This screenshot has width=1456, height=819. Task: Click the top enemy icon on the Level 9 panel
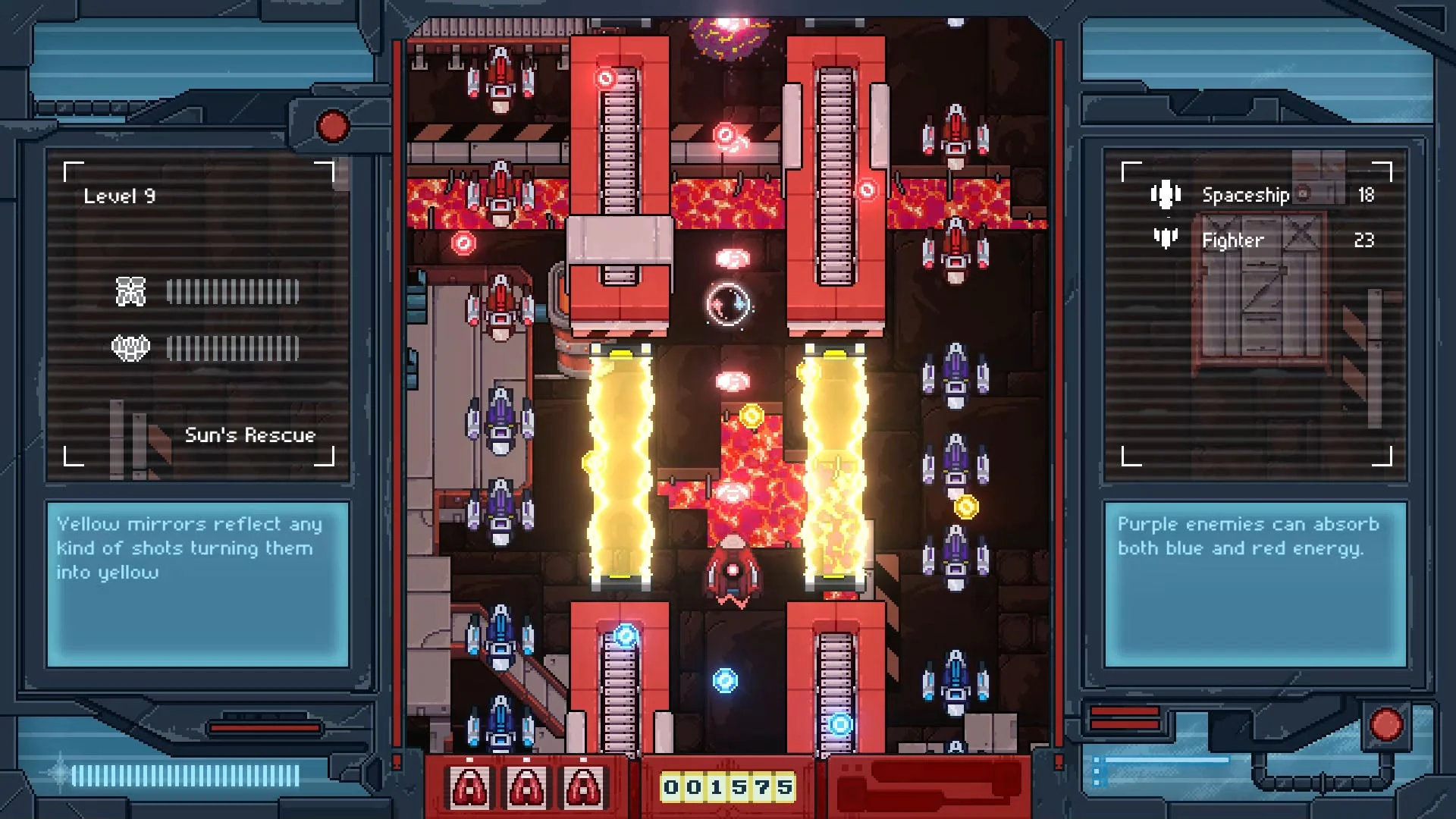(x=130, y=290)
